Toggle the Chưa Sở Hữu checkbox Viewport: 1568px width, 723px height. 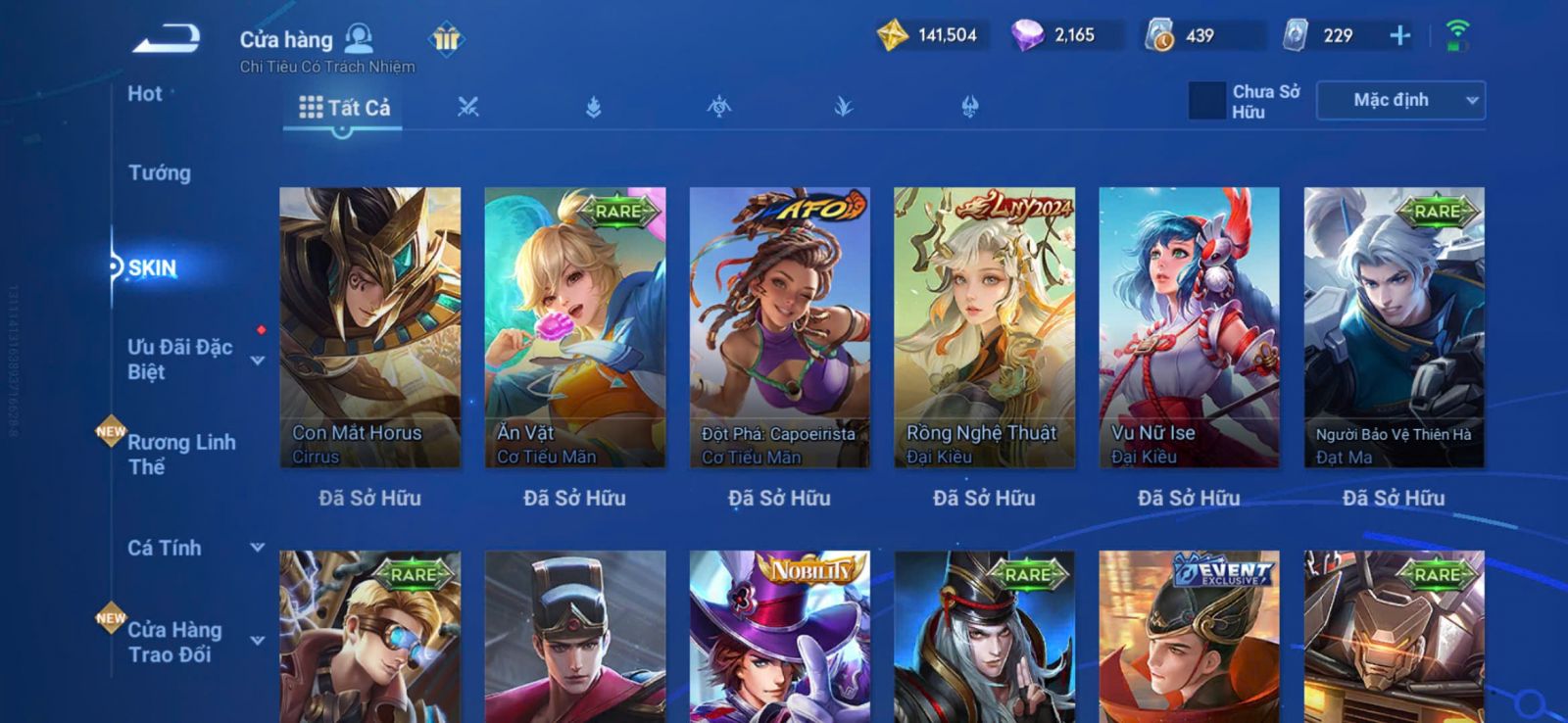coord(1206,101)
